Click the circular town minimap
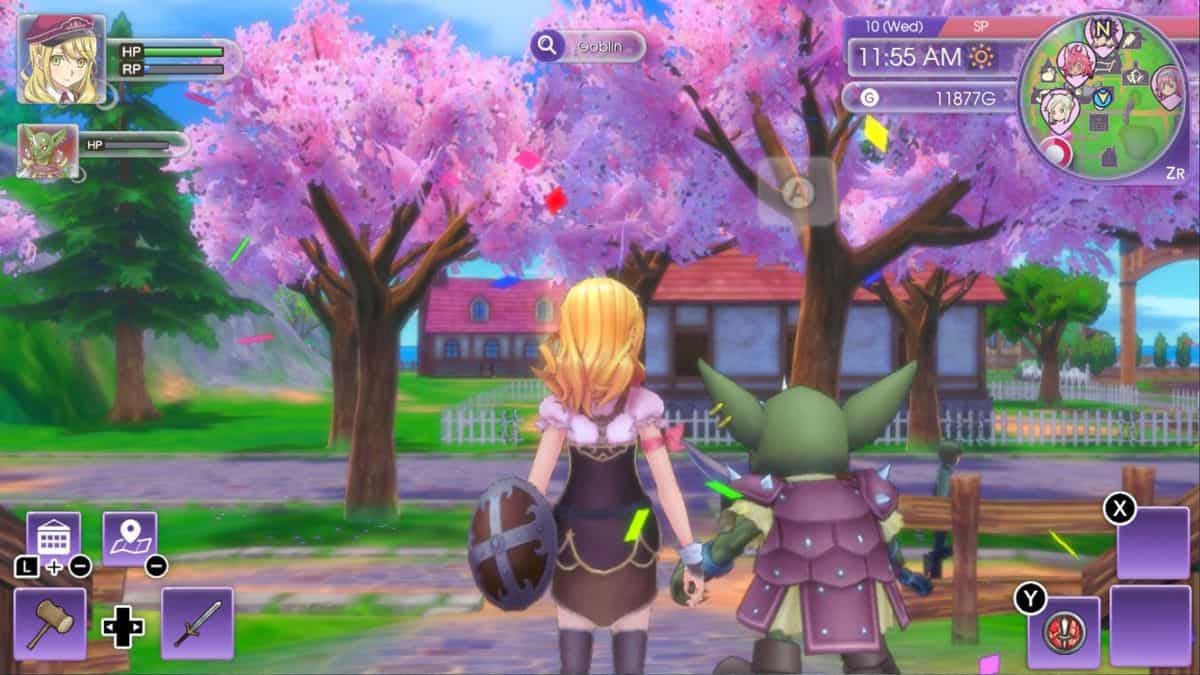 (1104, 97)
